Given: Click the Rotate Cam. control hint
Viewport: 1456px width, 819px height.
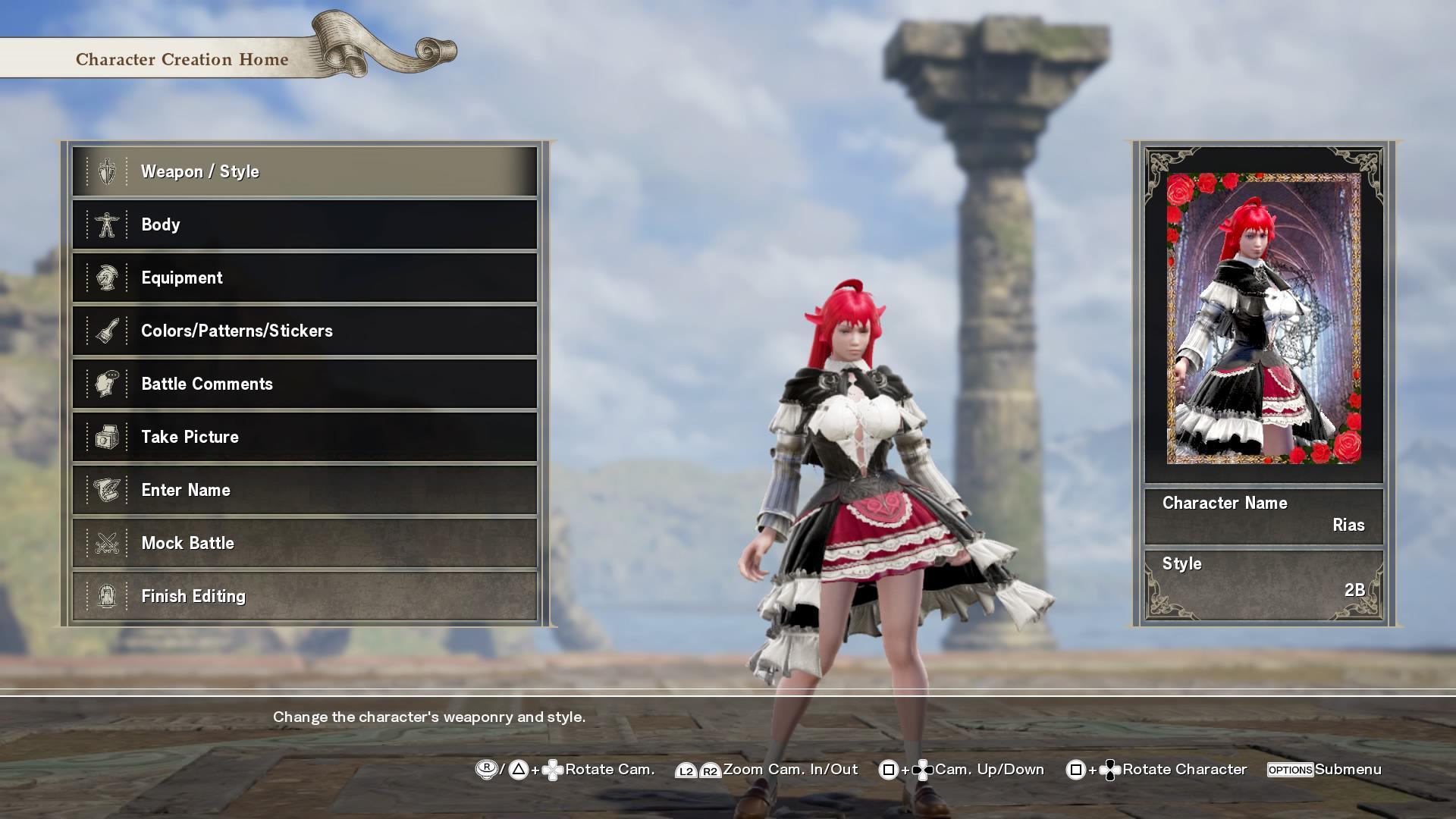Looking at the screenshot, I should pyautogui.click(x=599, y=769).
